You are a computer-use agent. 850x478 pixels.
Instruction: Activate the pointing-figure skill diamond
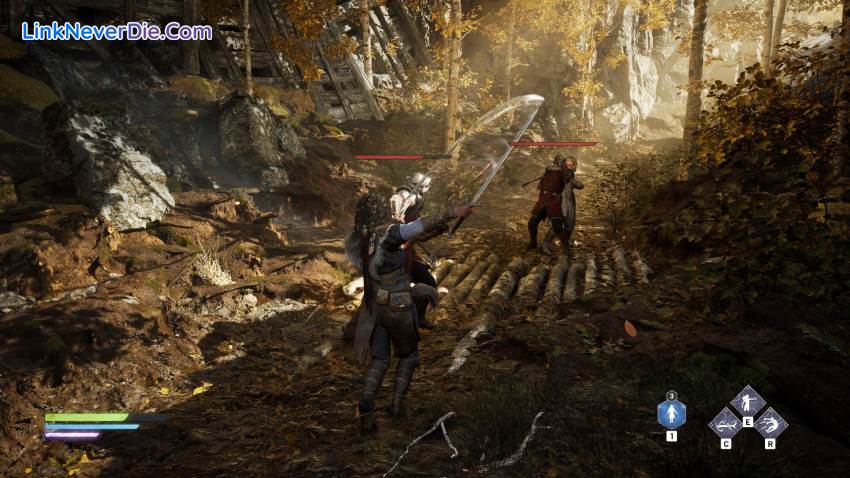[746, 401]
